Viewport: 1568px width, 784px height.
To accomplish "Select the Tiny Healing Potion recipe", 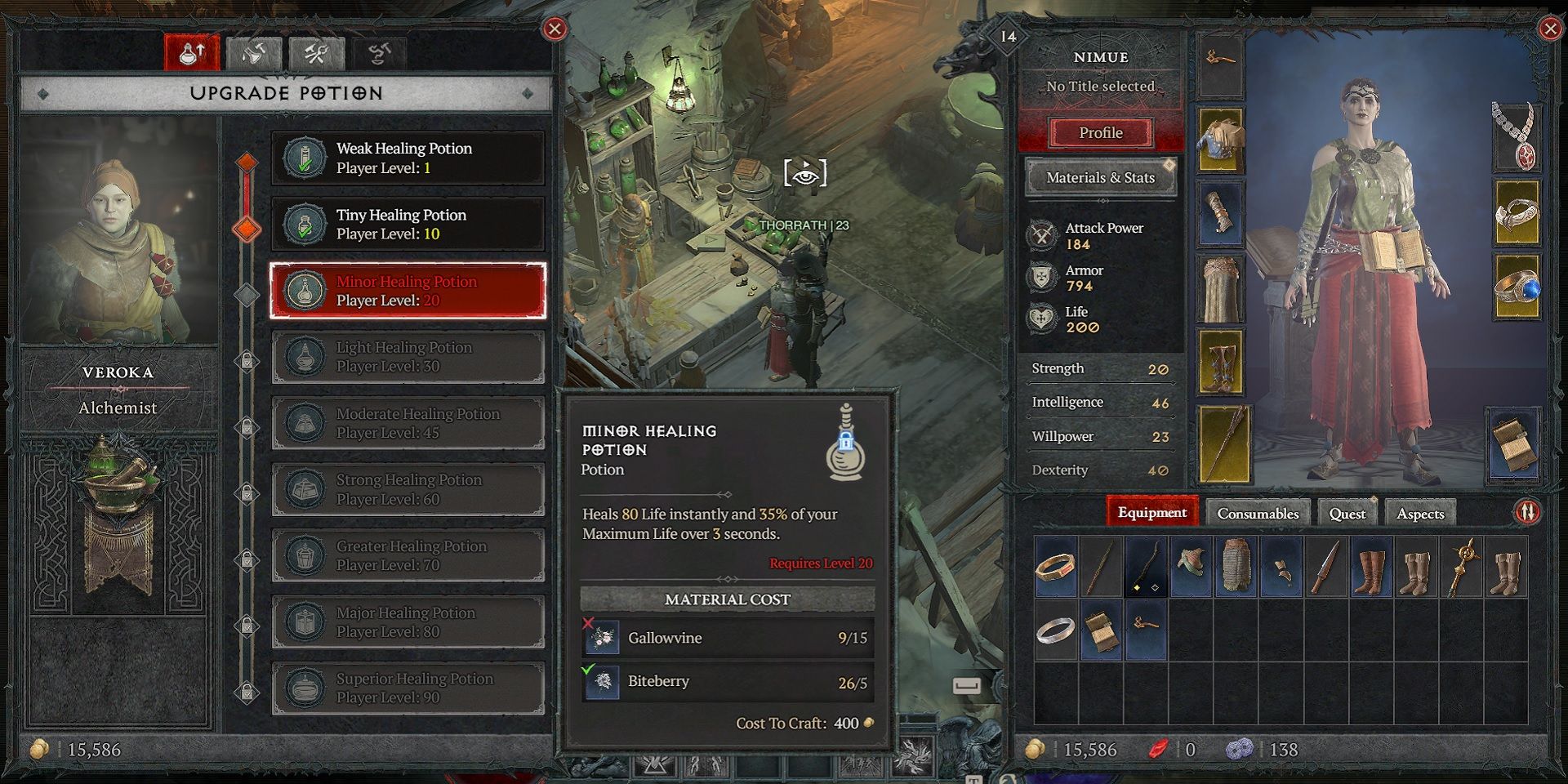I will point(408,224).
